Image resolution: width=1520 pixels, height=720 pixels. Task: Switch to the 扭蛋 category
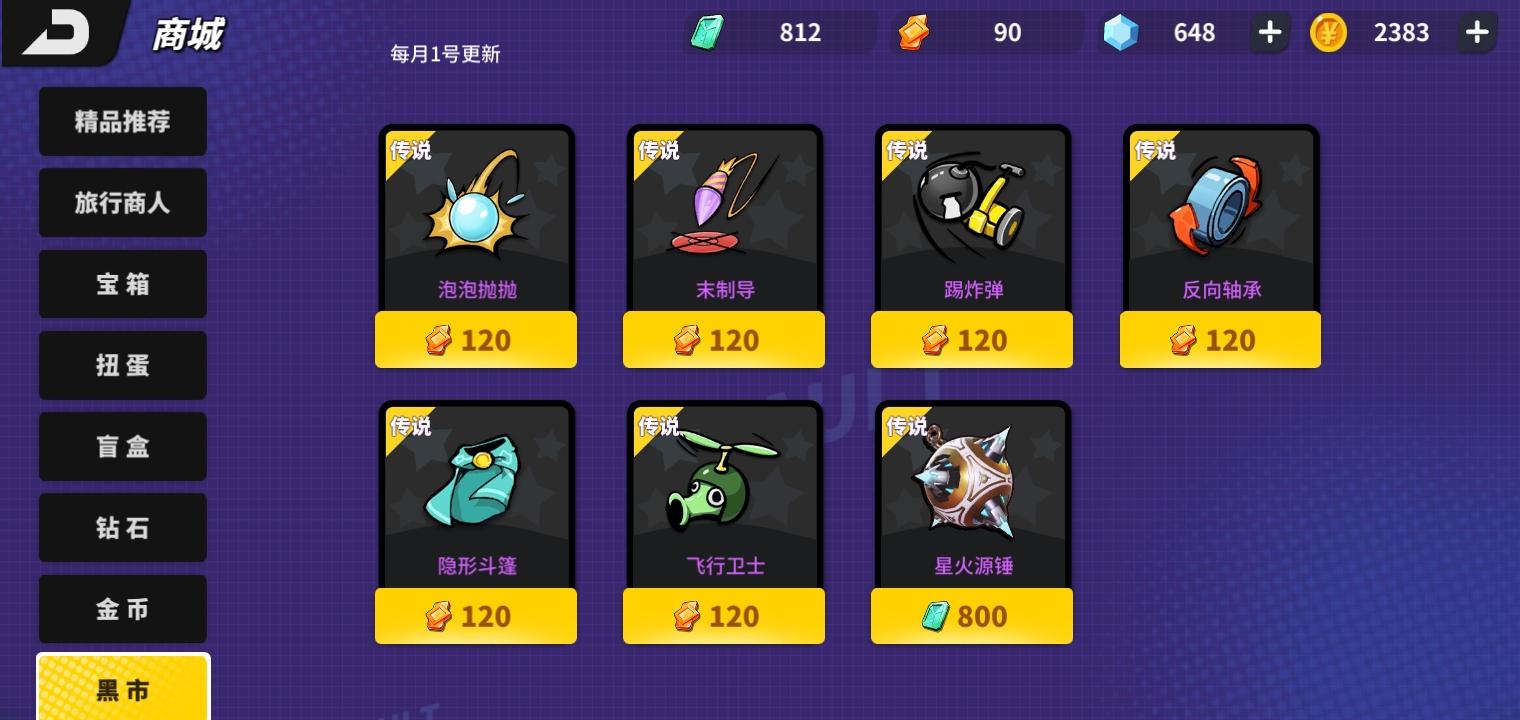pos(122,365)
